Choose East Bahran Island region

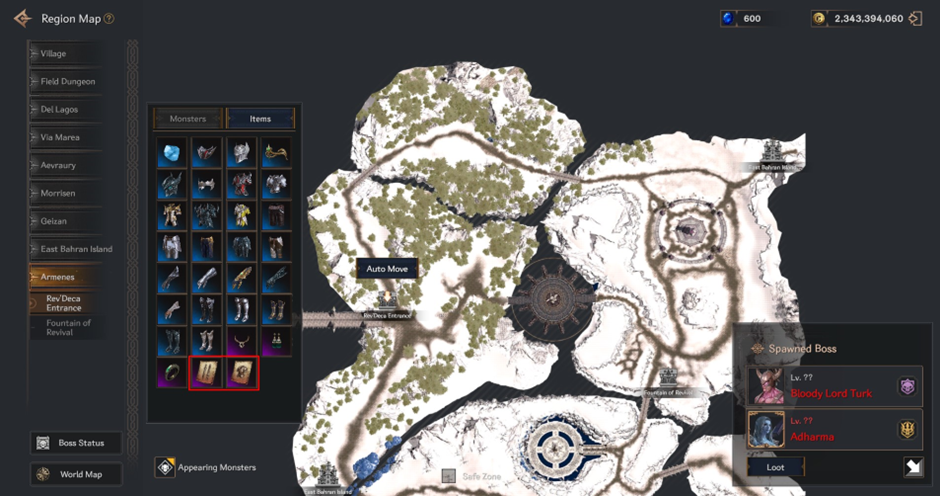74,249
